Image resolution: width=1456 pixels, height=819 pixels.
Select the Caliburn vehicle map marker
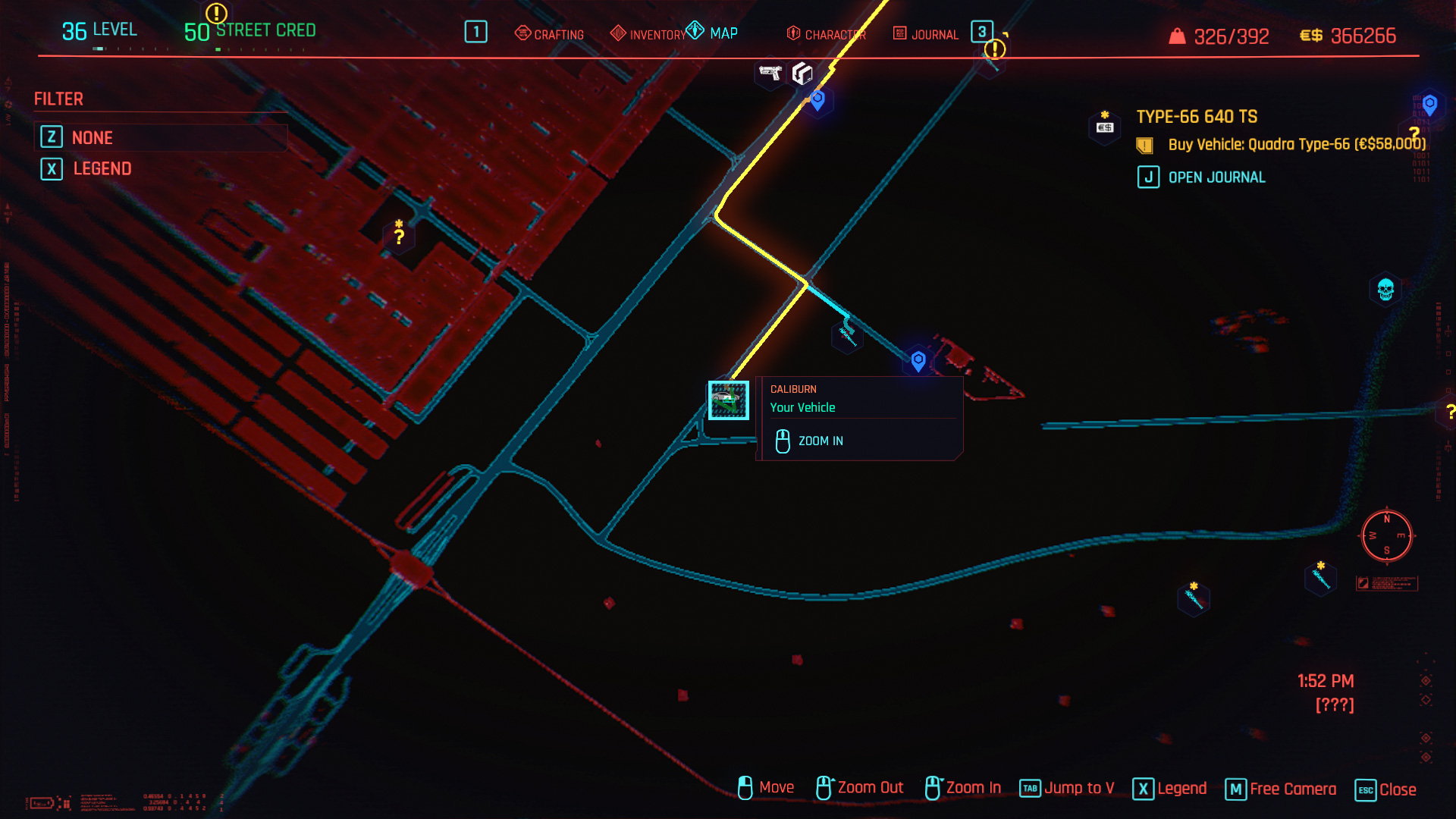pyautogui.click(x=728, y=400)
